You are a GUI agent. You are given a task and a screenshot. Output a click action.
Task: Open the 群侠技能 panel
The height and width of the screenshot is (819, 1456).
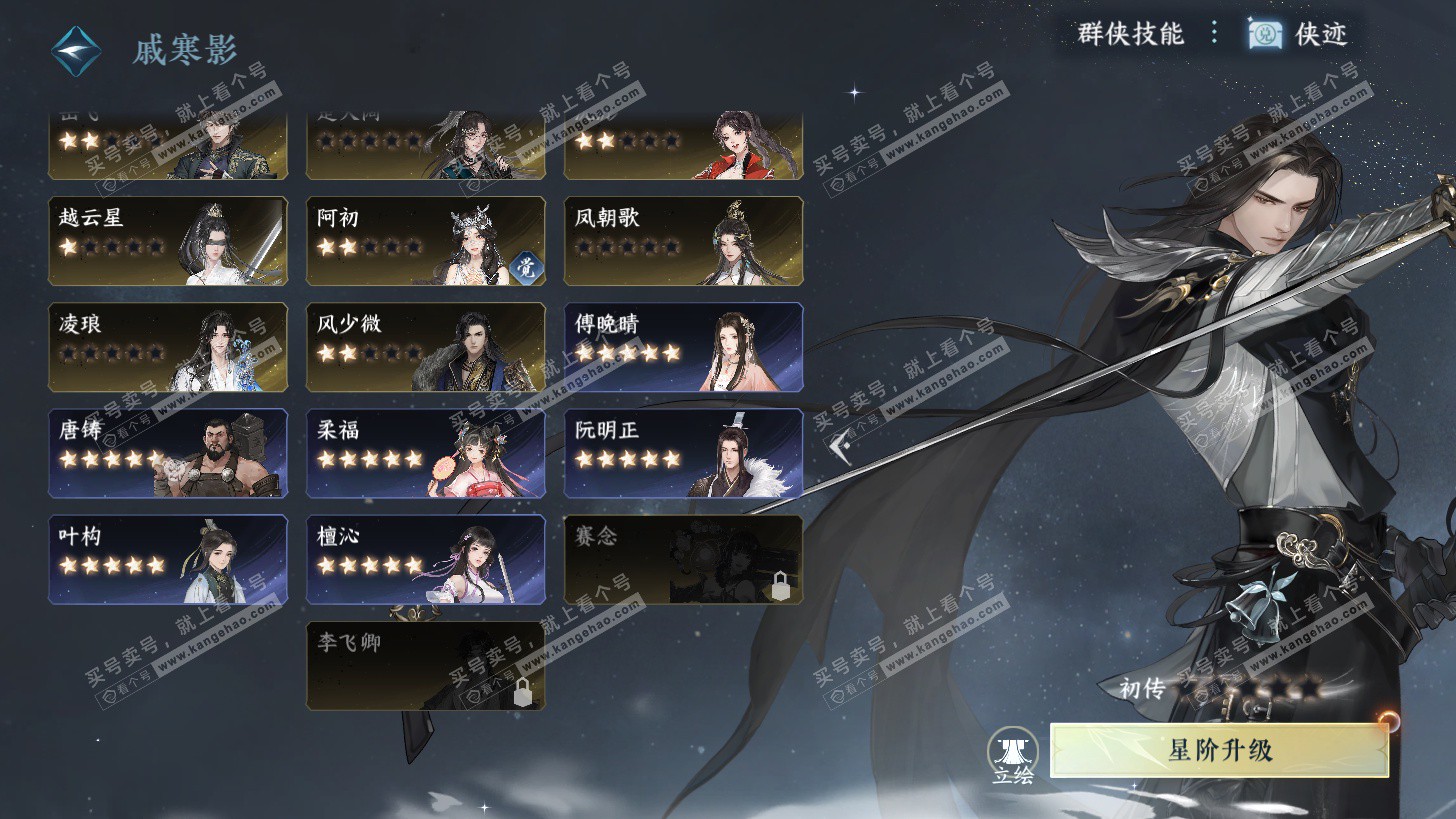pos(1130,34)
